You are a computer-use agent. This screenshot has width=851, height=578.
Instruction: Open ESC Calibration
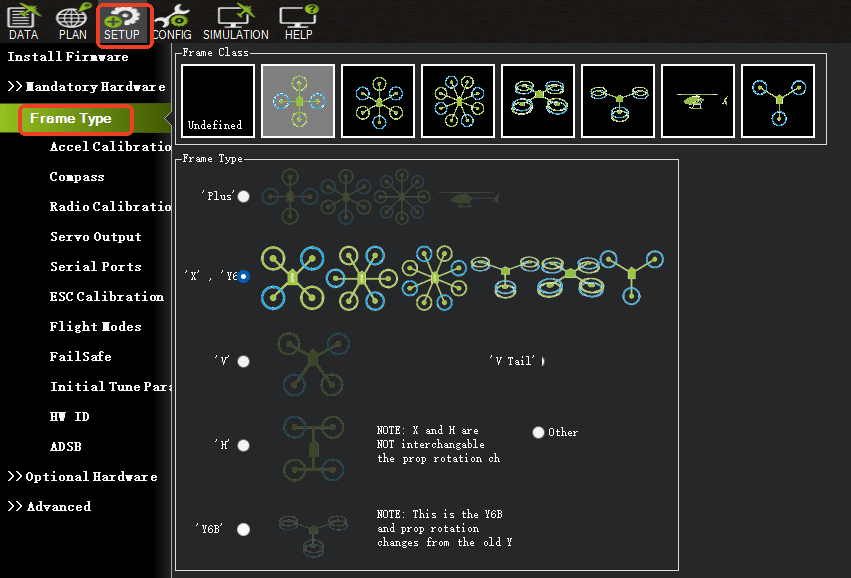[106, 297]
